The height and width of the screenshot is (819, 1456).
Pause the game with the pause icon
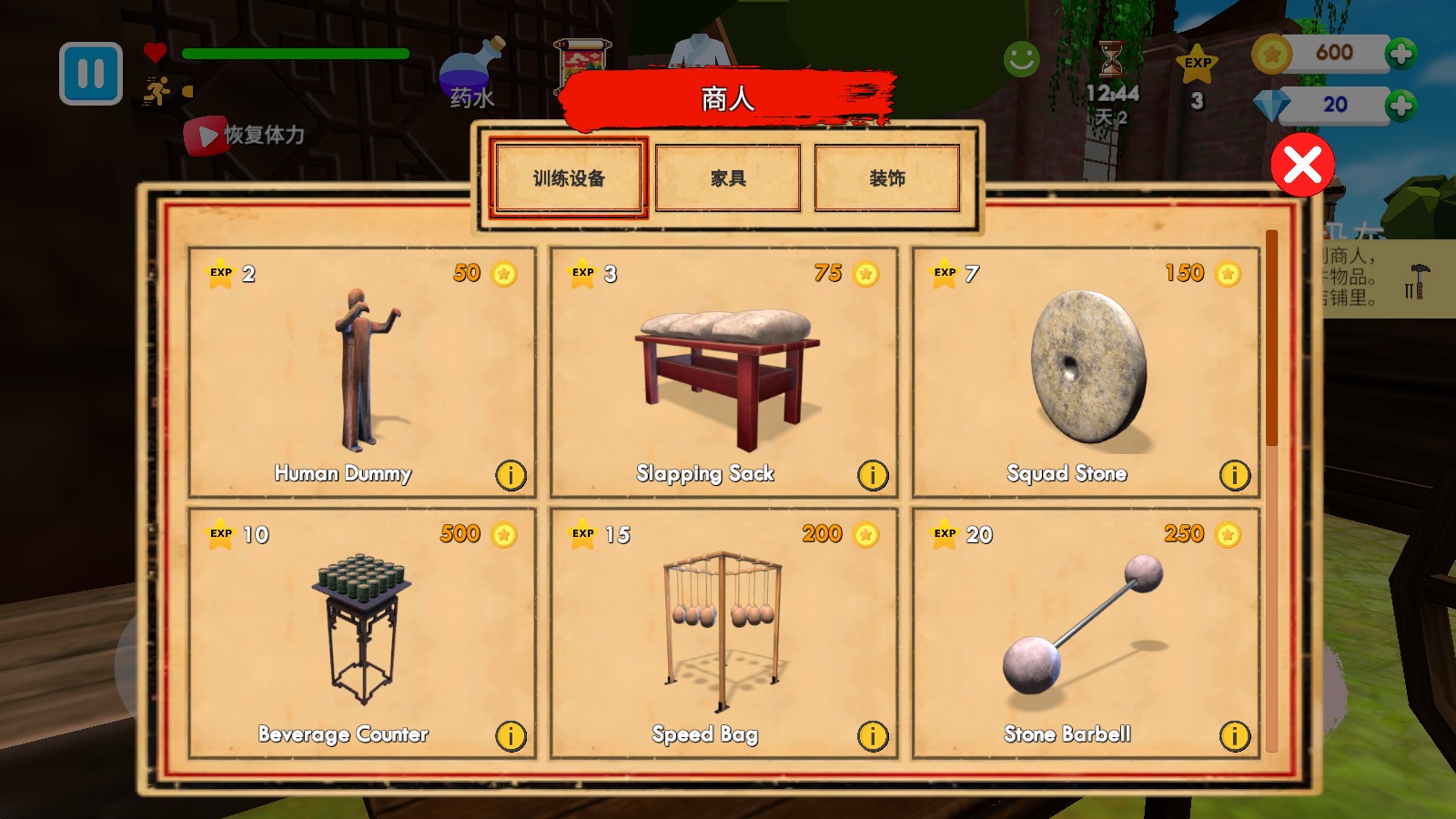pyautogui.click(x=89, y=74)
